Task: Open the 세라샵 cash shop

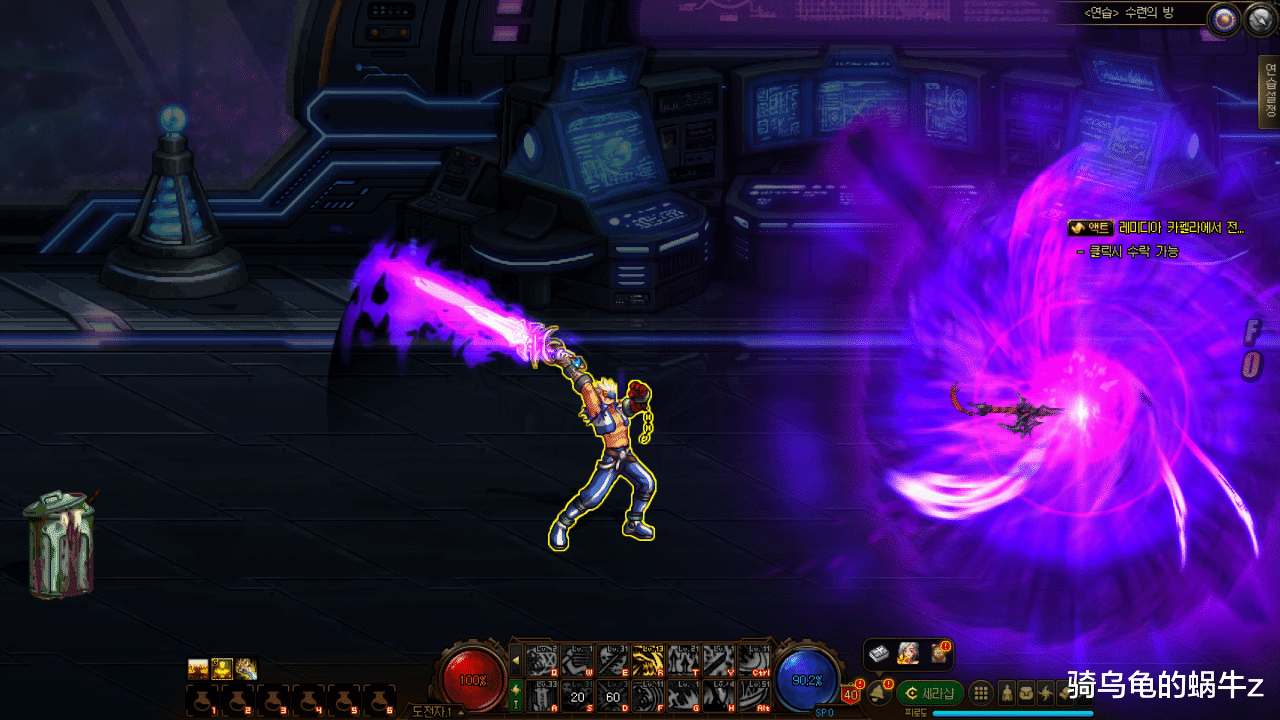Action: coord(929,693)
